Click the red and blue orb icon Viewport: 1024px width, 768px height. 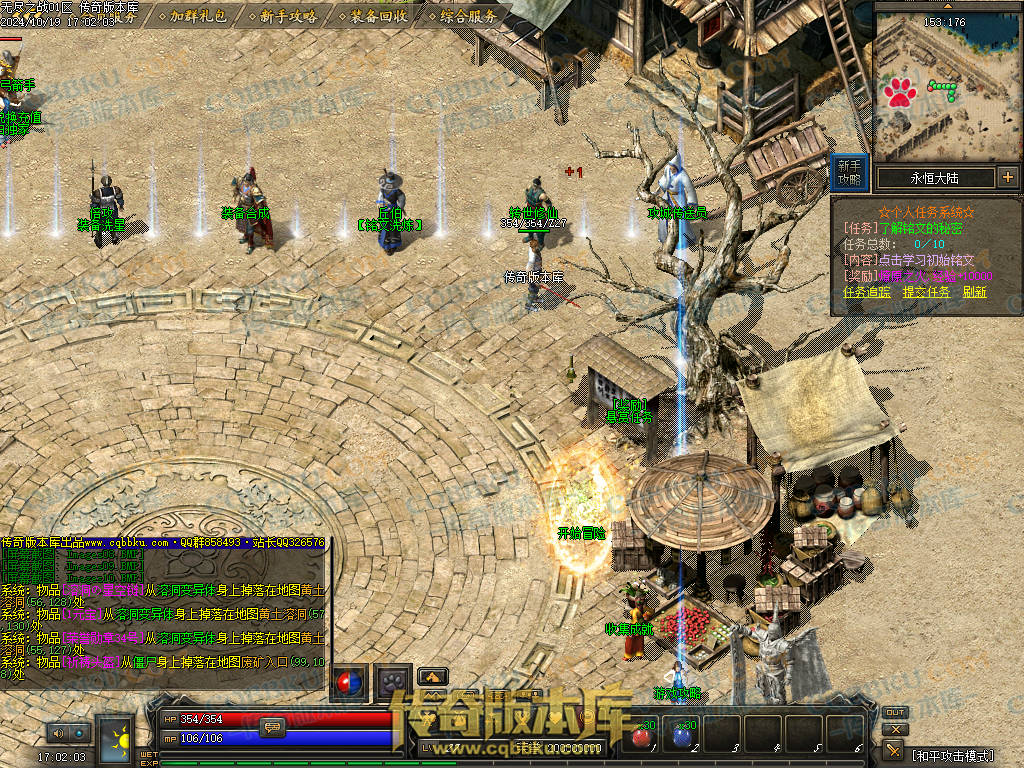pos(349,682)
